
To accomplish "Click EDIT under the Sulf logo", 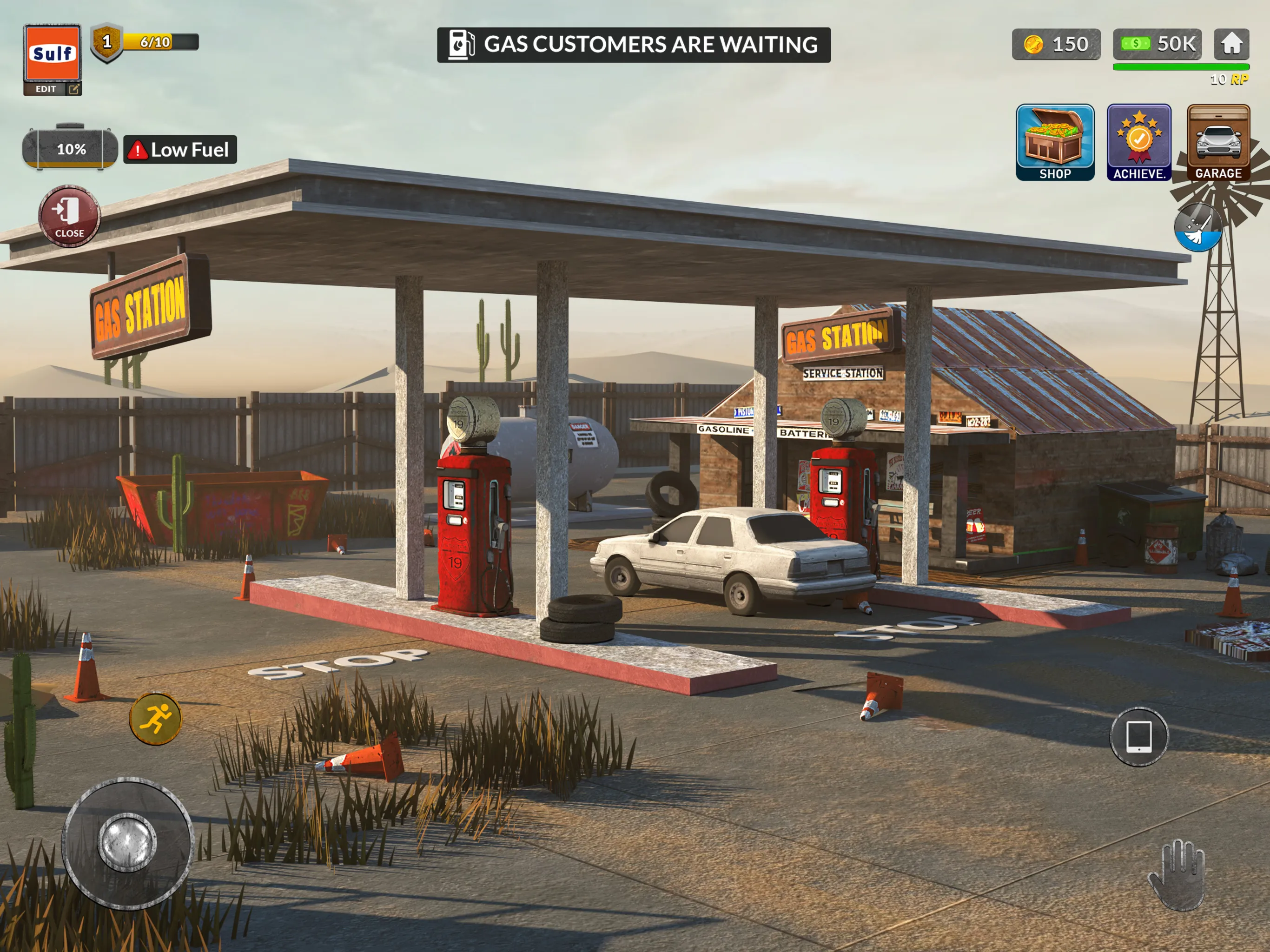I will [x=46, y=90].
